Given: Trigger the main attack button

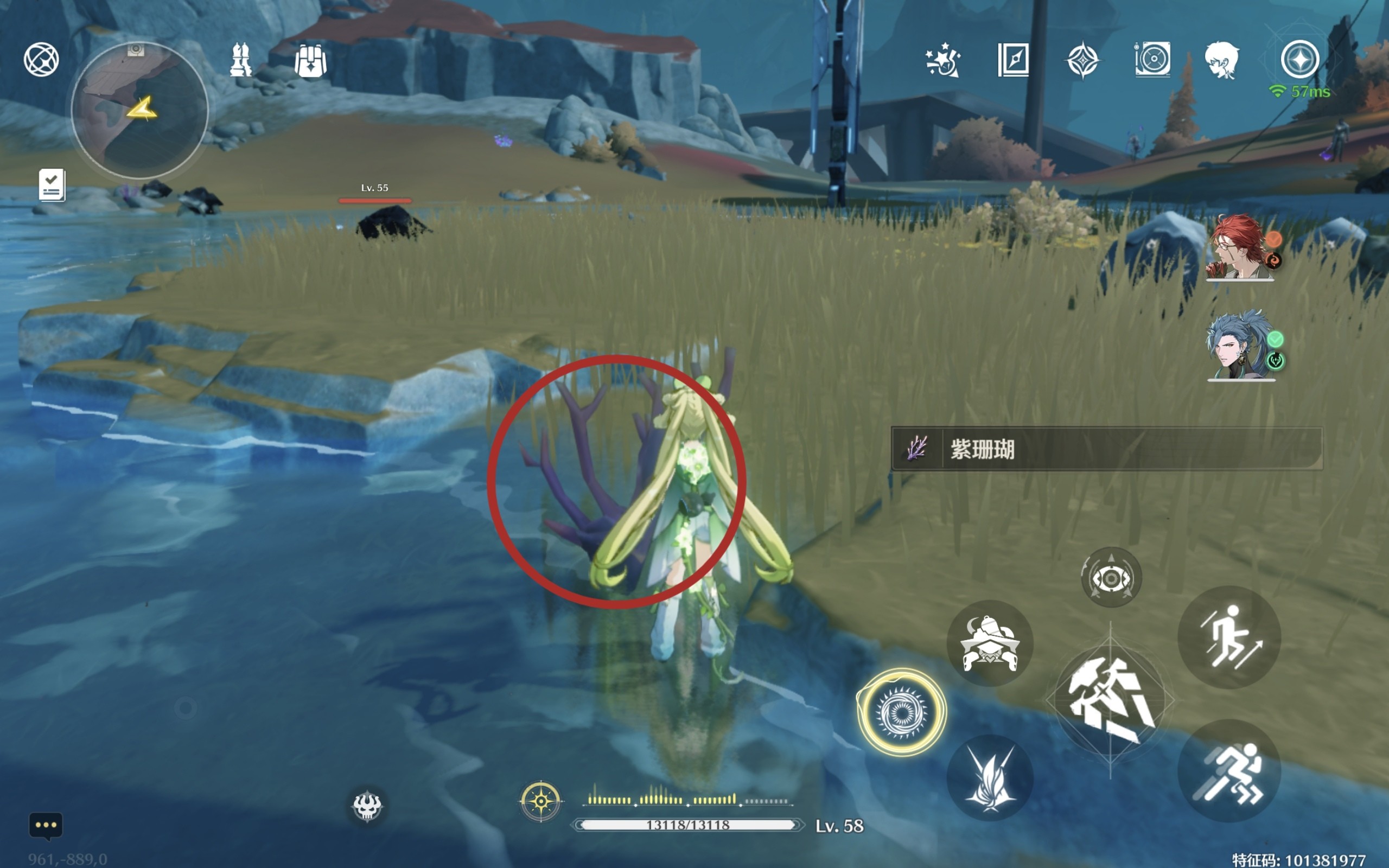Looking at the screenshot, I should (x=1110, y=701).
